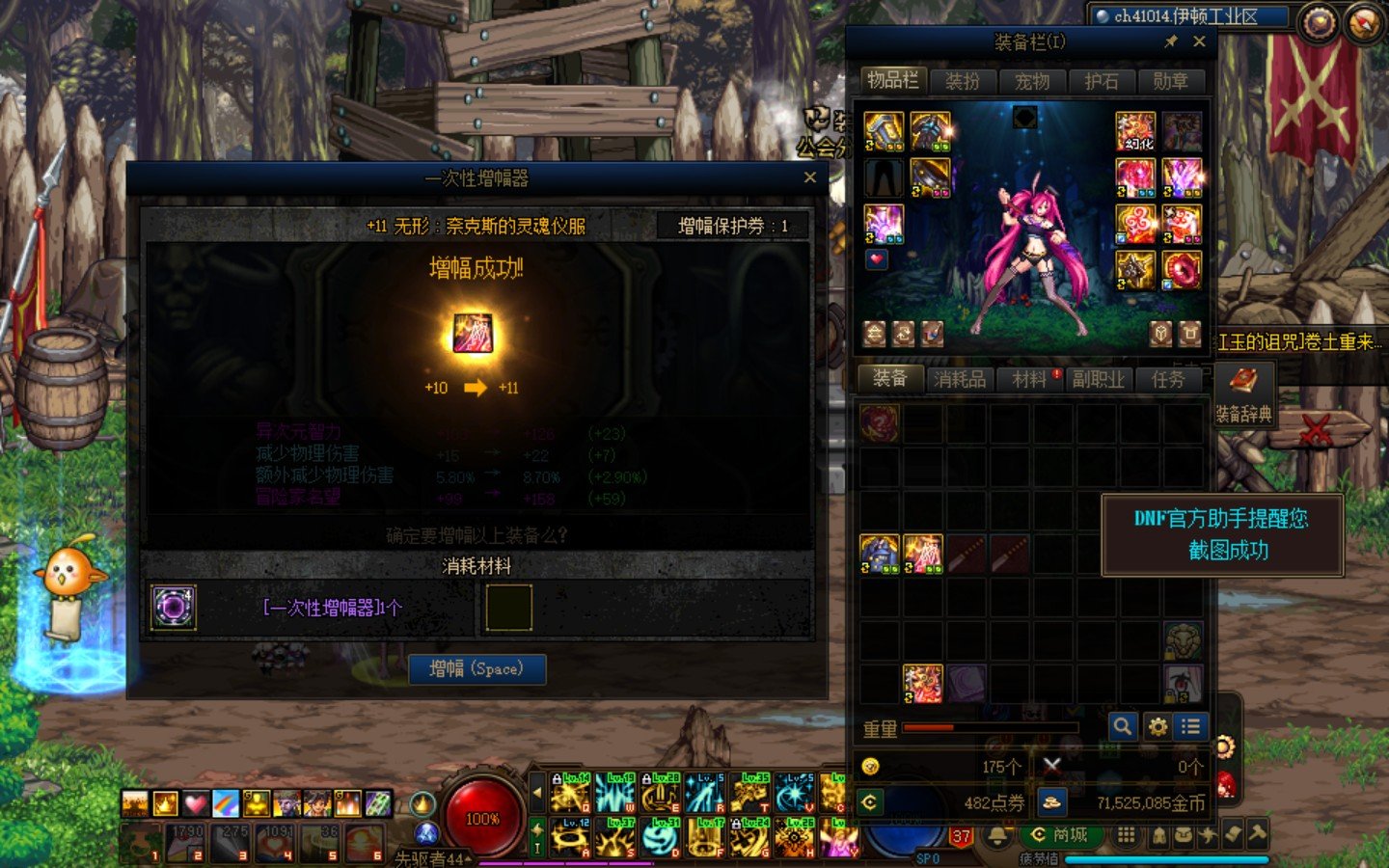
Task: Click the inventory list-sort button
Action: tap(1191, 726)
